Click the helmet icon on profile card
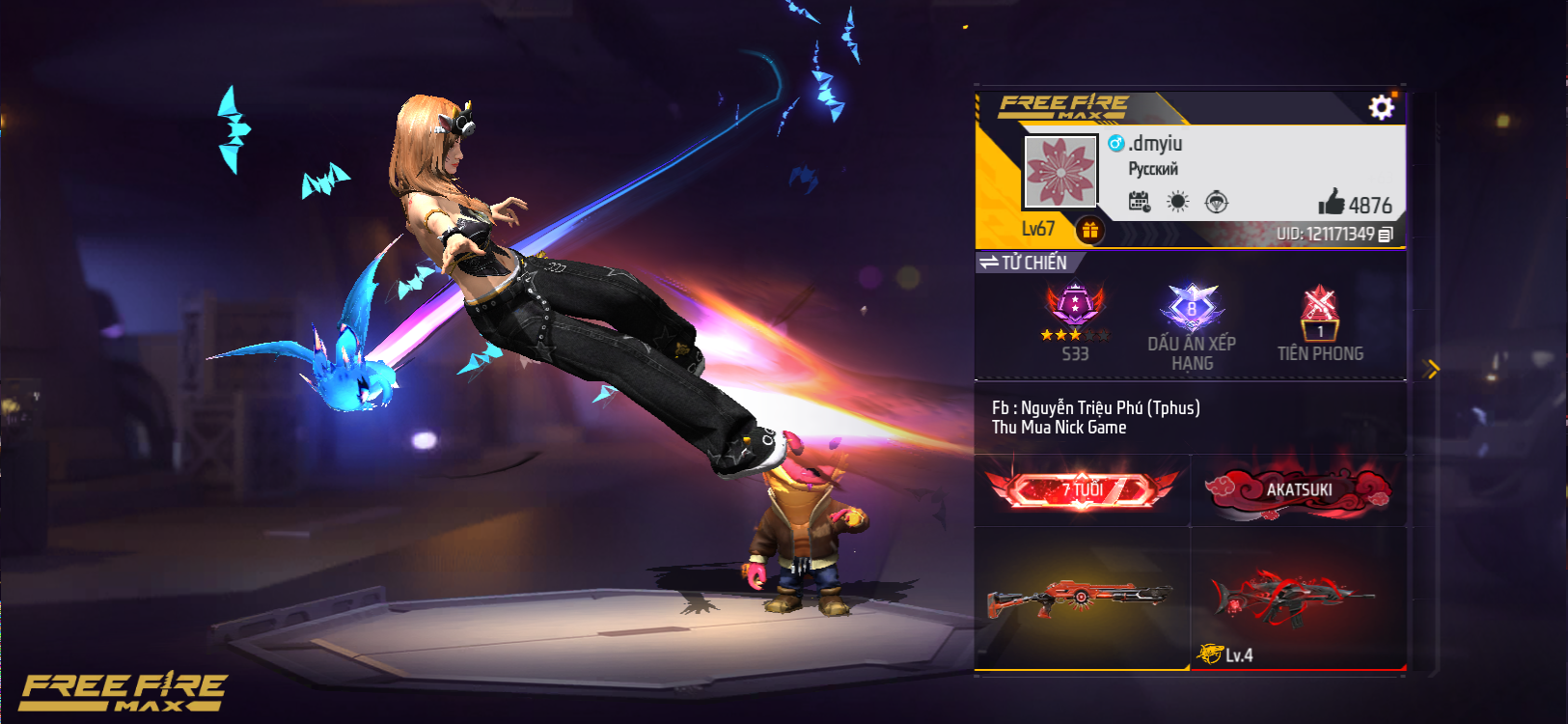This screenshot has height=724, width=1568. coord(1217,202)
